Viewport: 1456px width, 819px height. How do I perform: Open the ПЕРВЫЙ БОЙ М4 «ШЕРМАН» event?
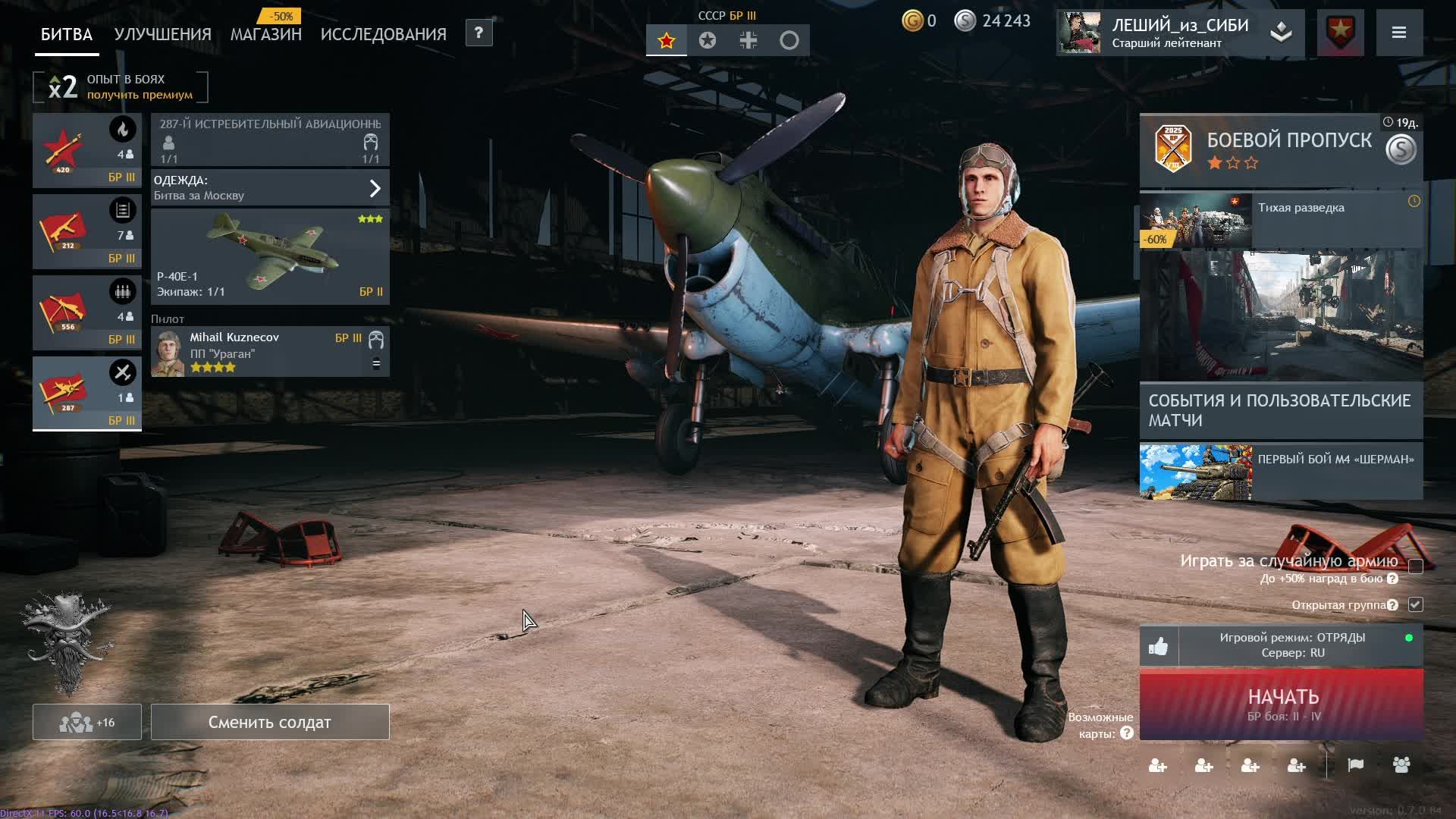pos(1281,472)
